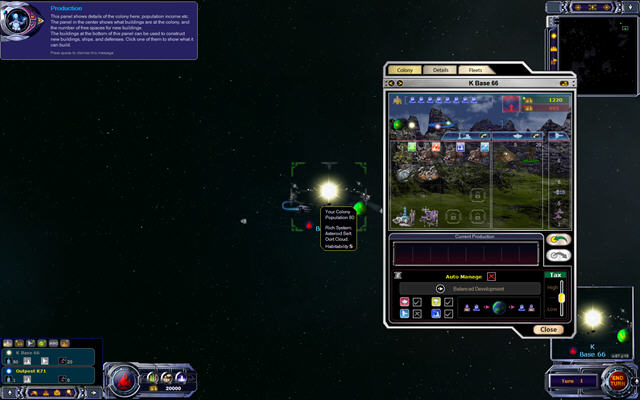Click the green curved arrow button

click(x=558, y=240)
